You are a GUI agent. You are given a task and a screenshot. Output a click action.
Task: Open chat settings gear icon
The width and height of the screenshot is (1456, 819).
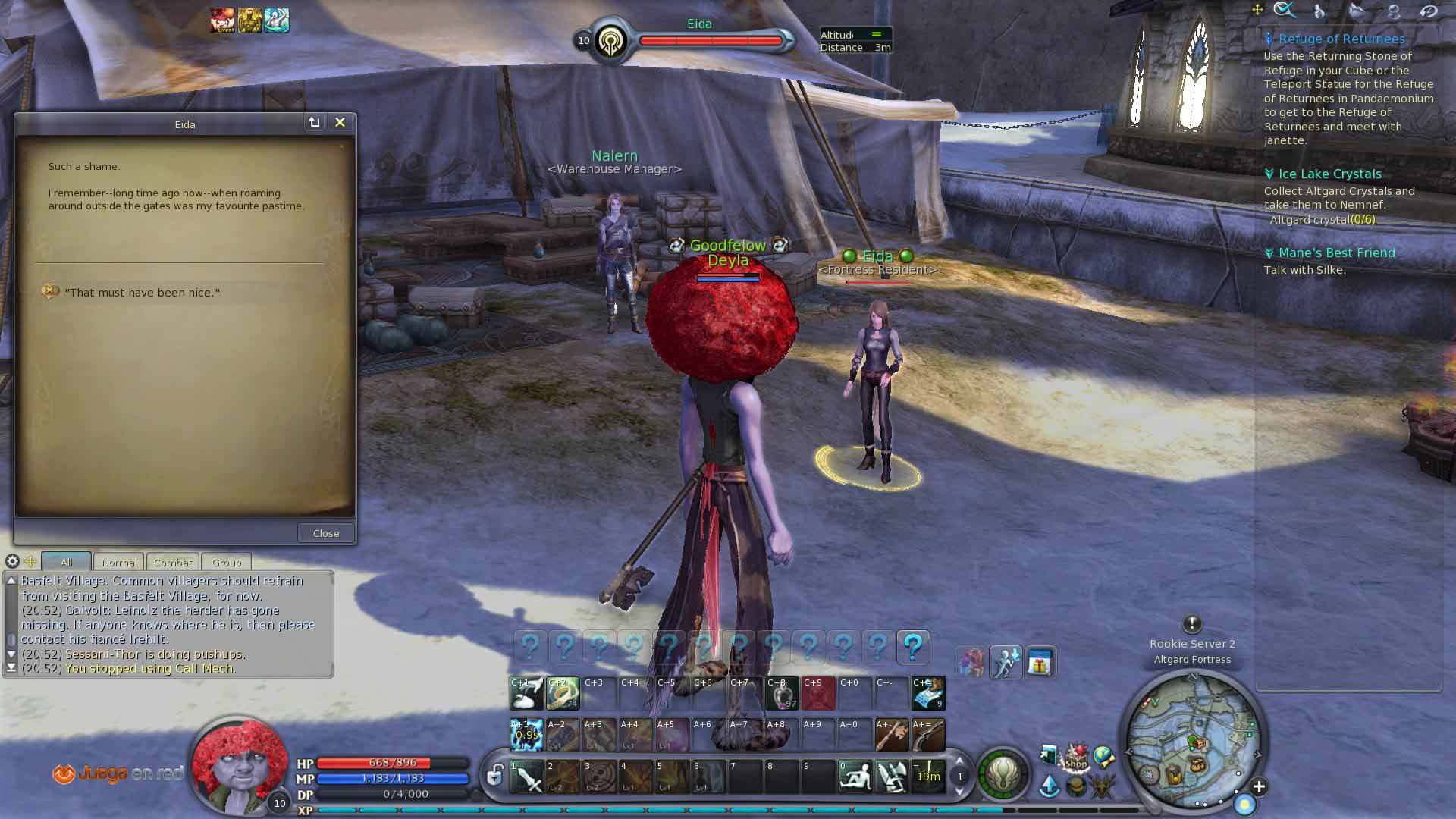point(12,561)
